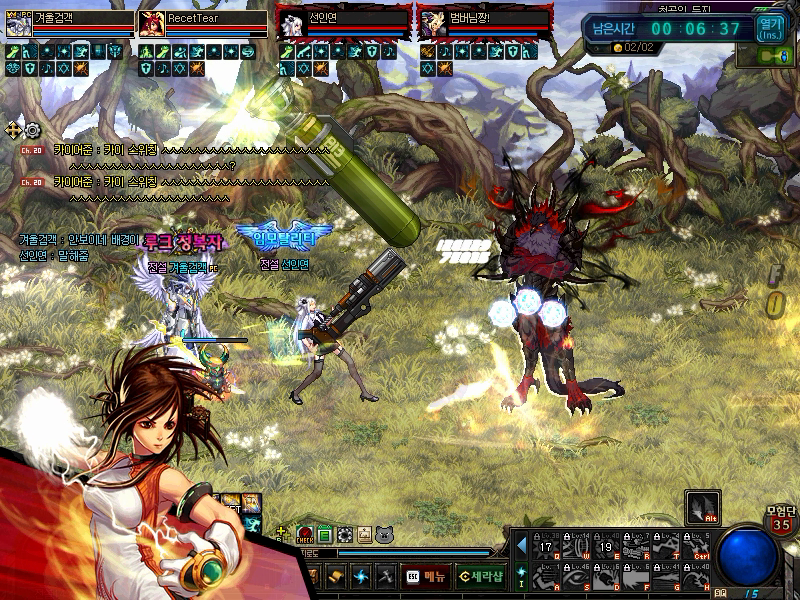Click the chat window move arrows icon
The width and height of the screenshot is (800, 600).
click(14, 130)
